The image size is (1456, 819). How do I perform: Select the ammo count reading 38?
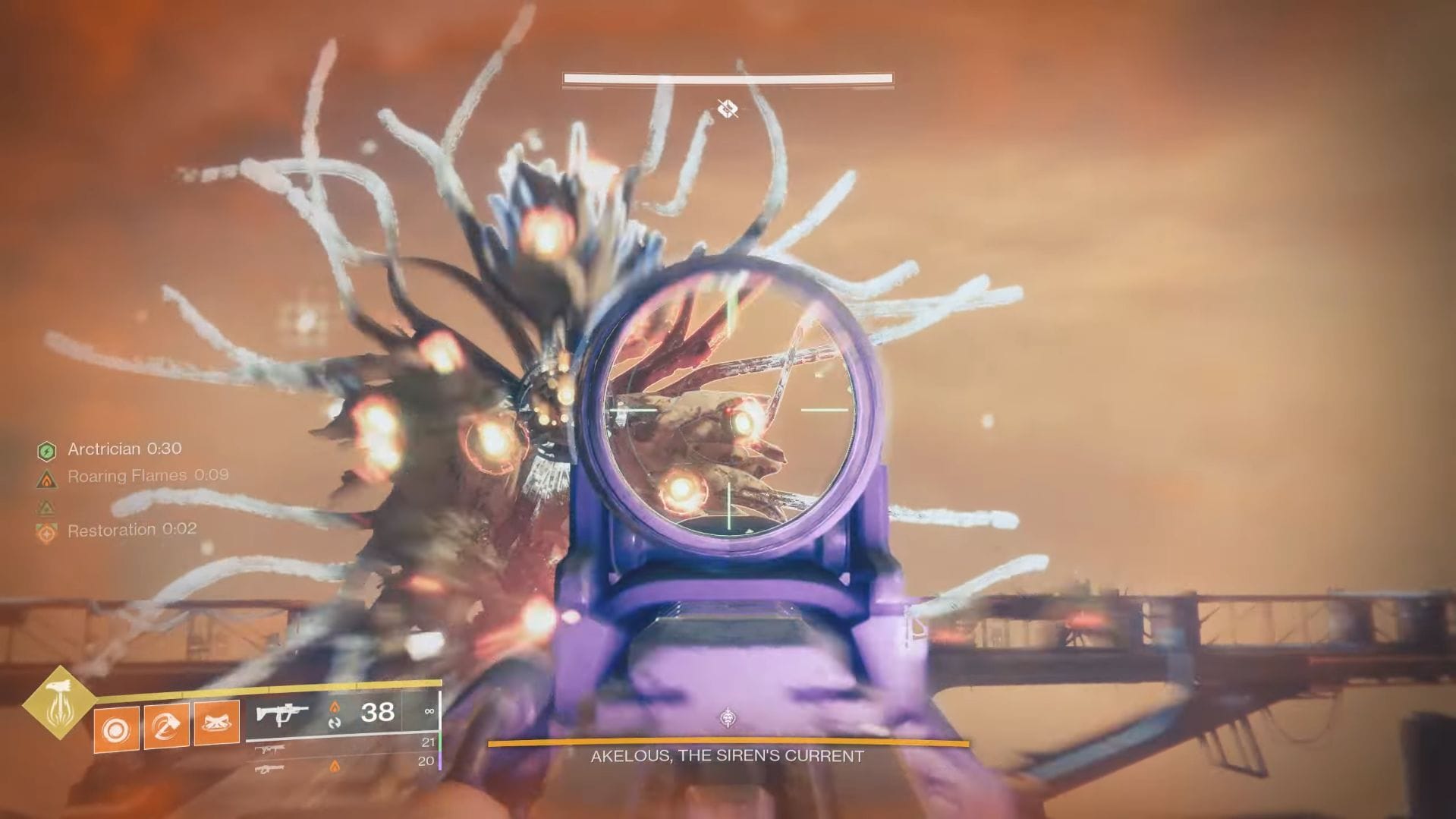pos(378,710)
